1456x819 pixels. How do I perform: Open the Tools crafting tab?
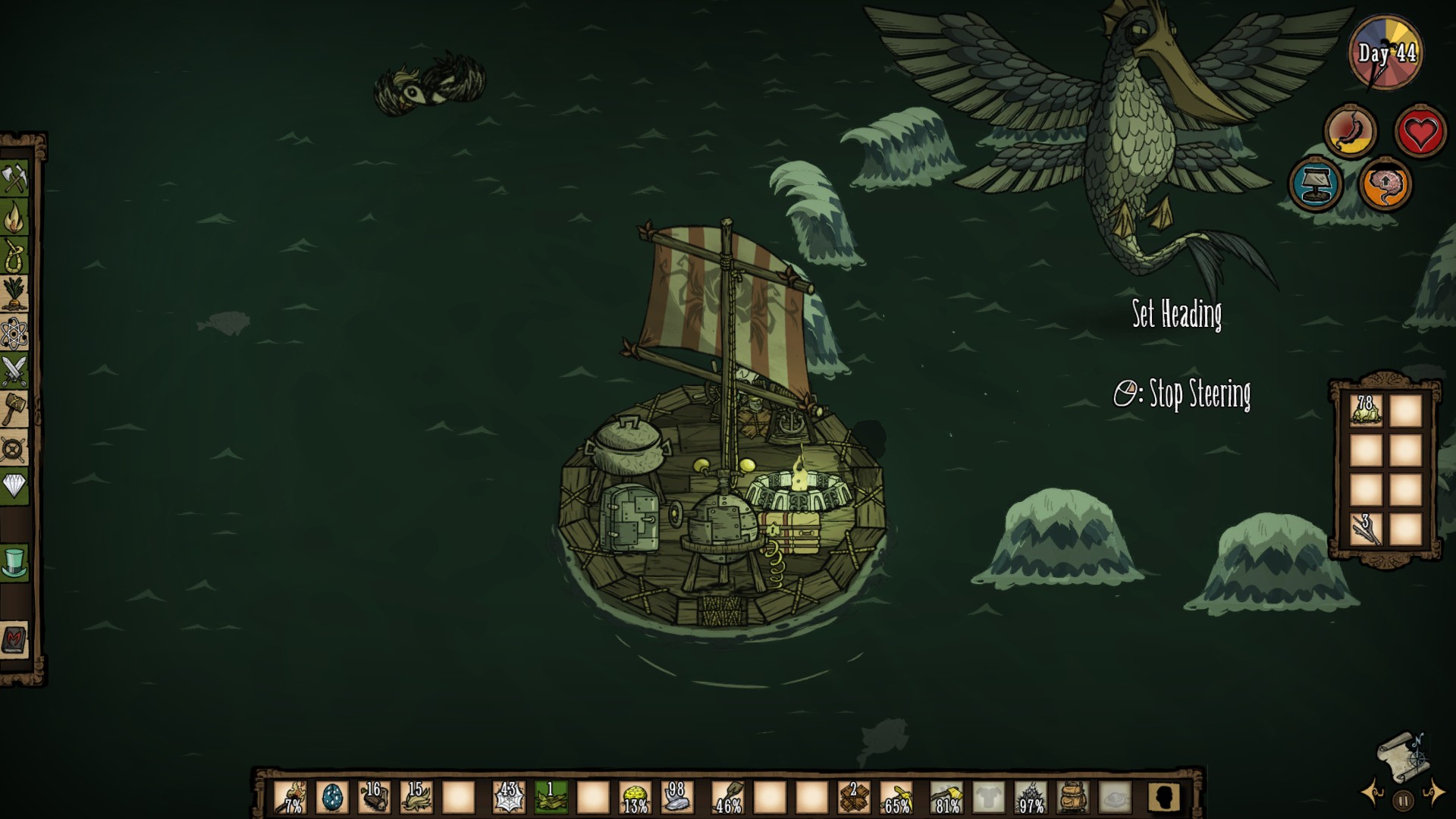point(14,179)
